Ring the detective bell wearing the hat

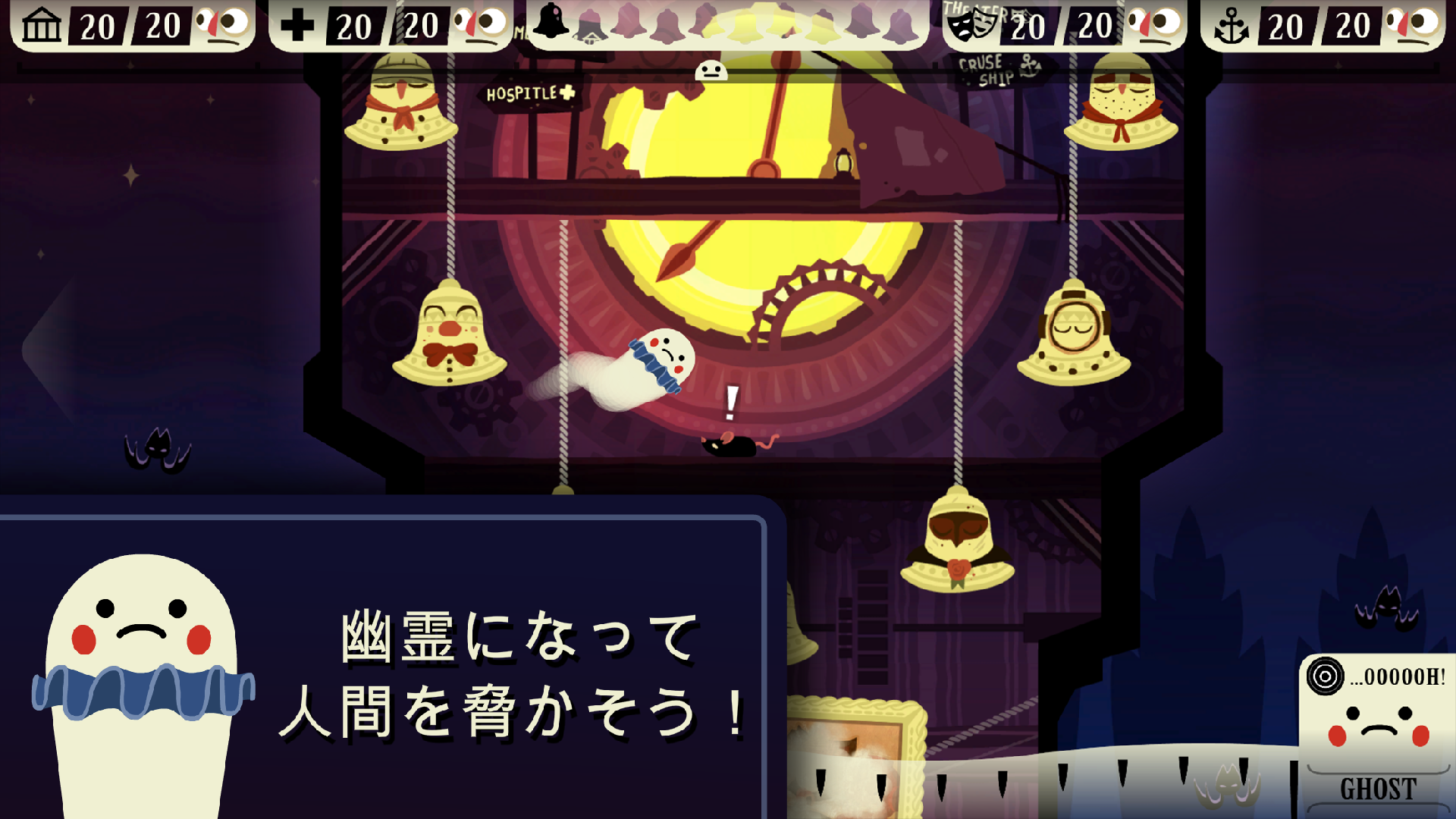pyautogui.click(x=402, y=106)
